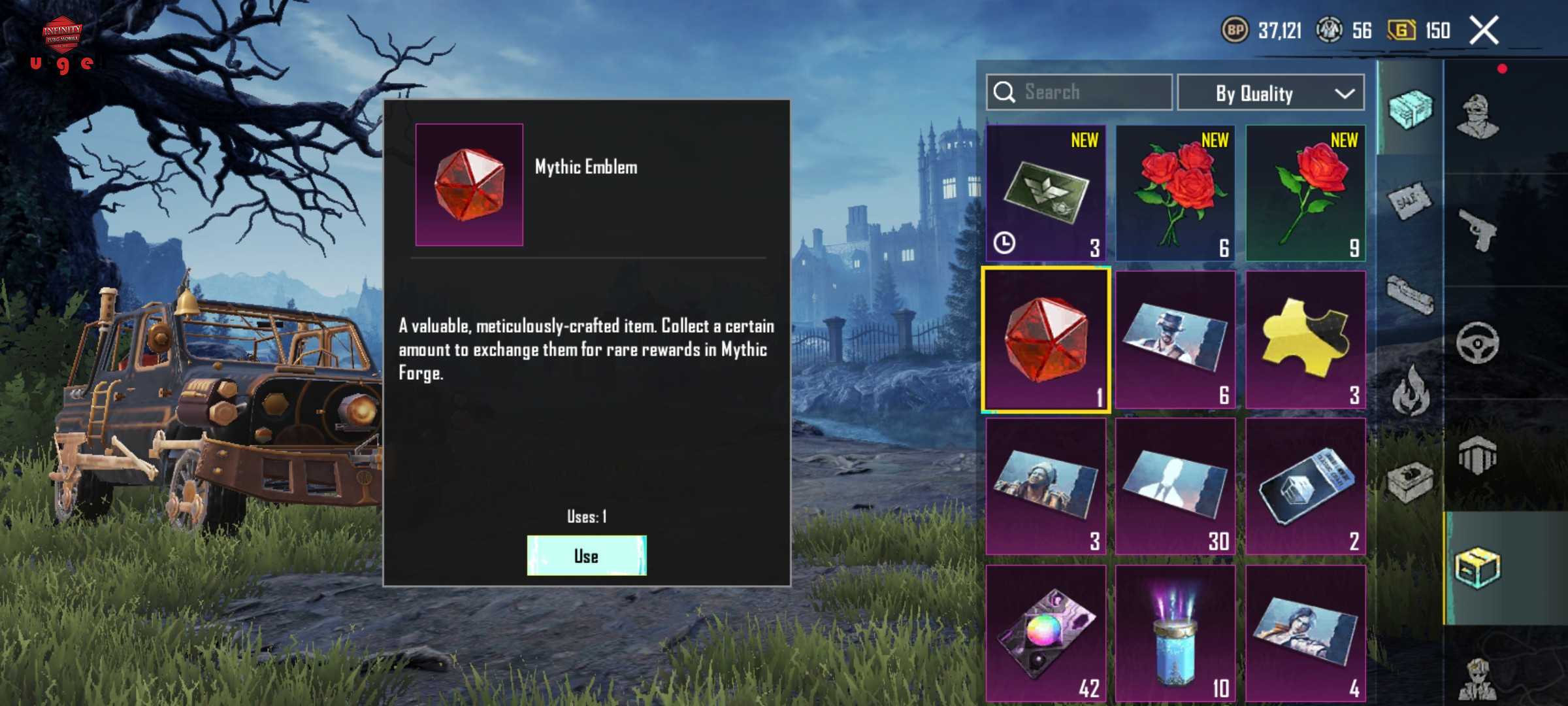Viewport: 1568px width, 706px height.
Task: Select the classic crate coupon slot
Action: 1305,486
